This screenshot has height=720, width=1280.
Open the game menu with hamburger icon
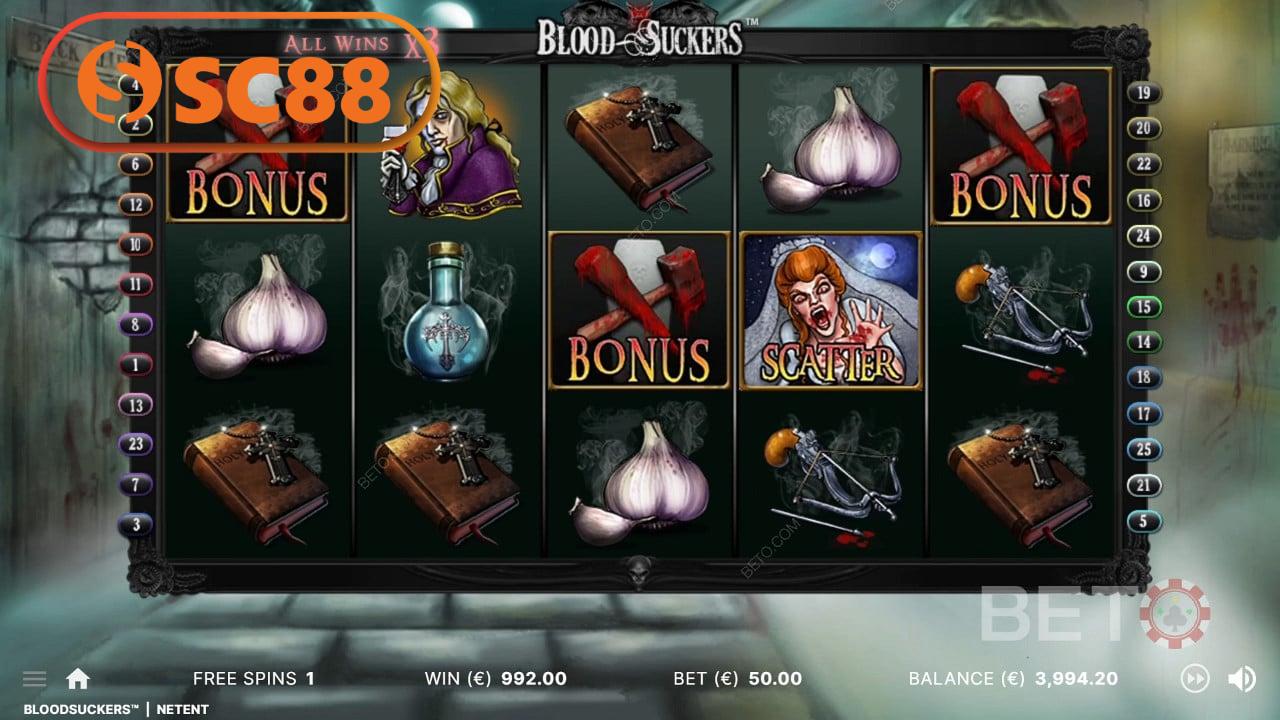pos(34,678)
